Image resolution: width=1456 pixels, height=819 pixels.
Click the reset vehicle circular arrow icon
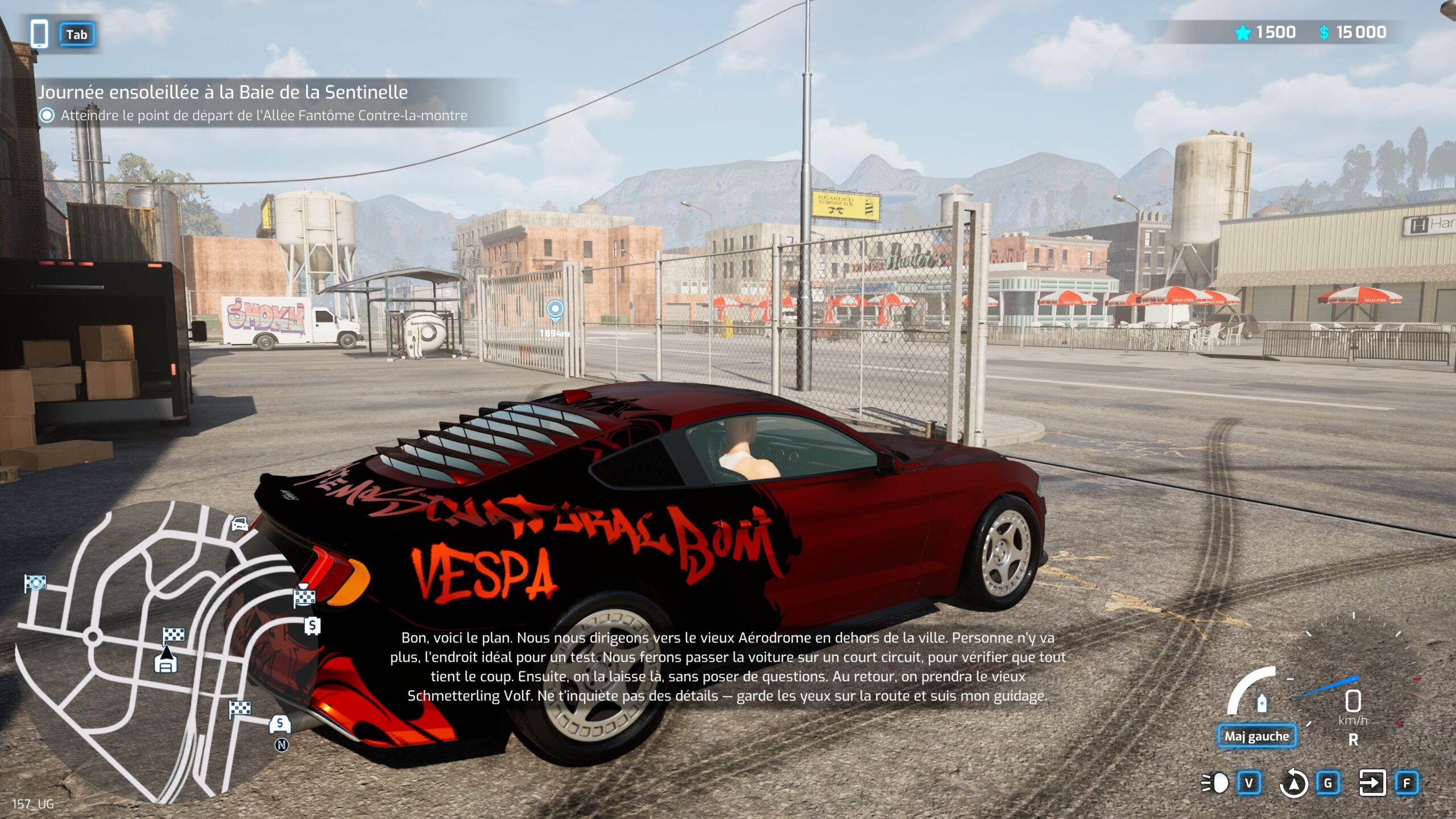point(1293,783)
